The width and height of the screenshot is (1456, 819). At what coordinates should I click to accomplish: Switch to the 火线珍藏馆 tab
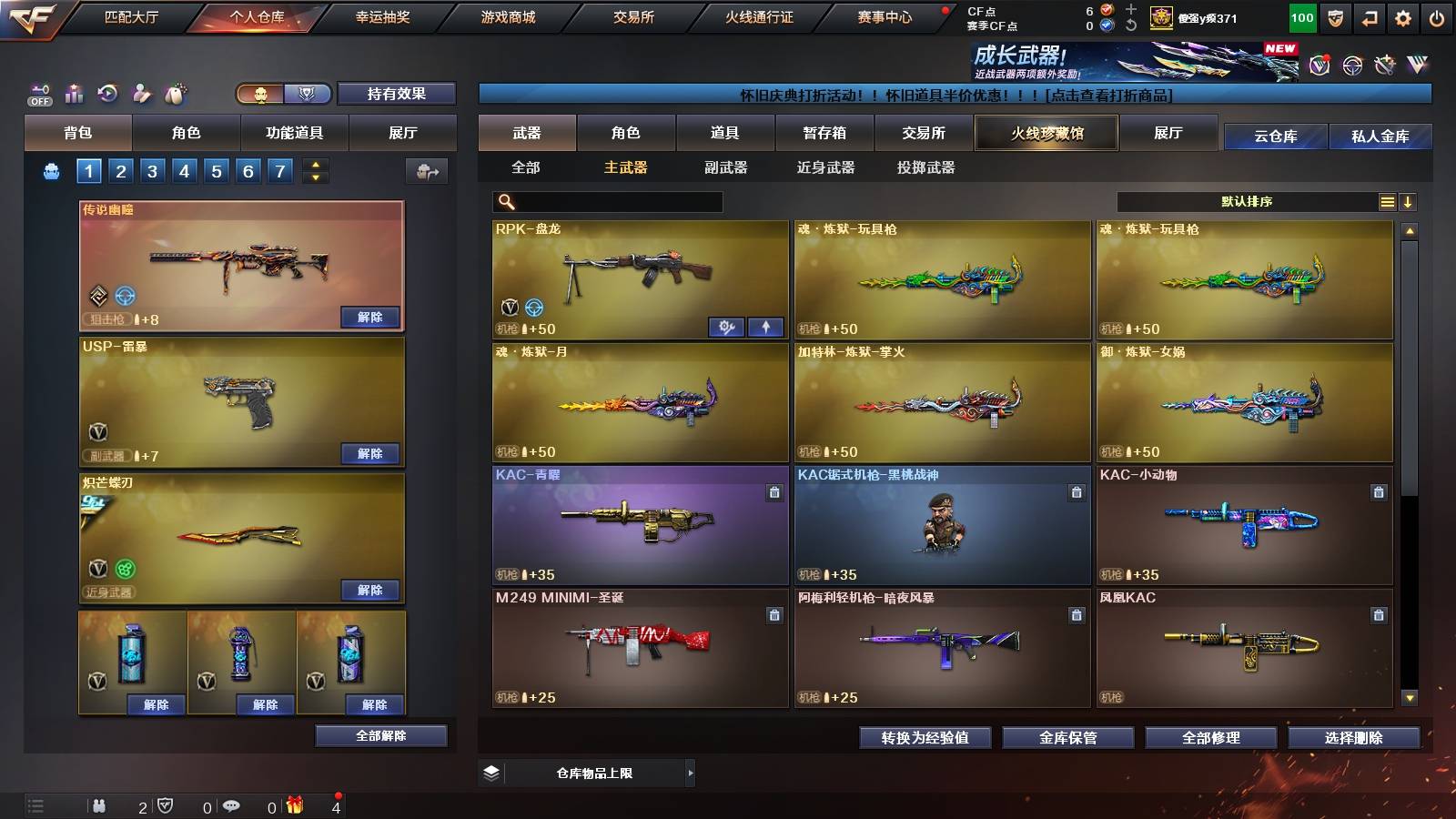1046,133
